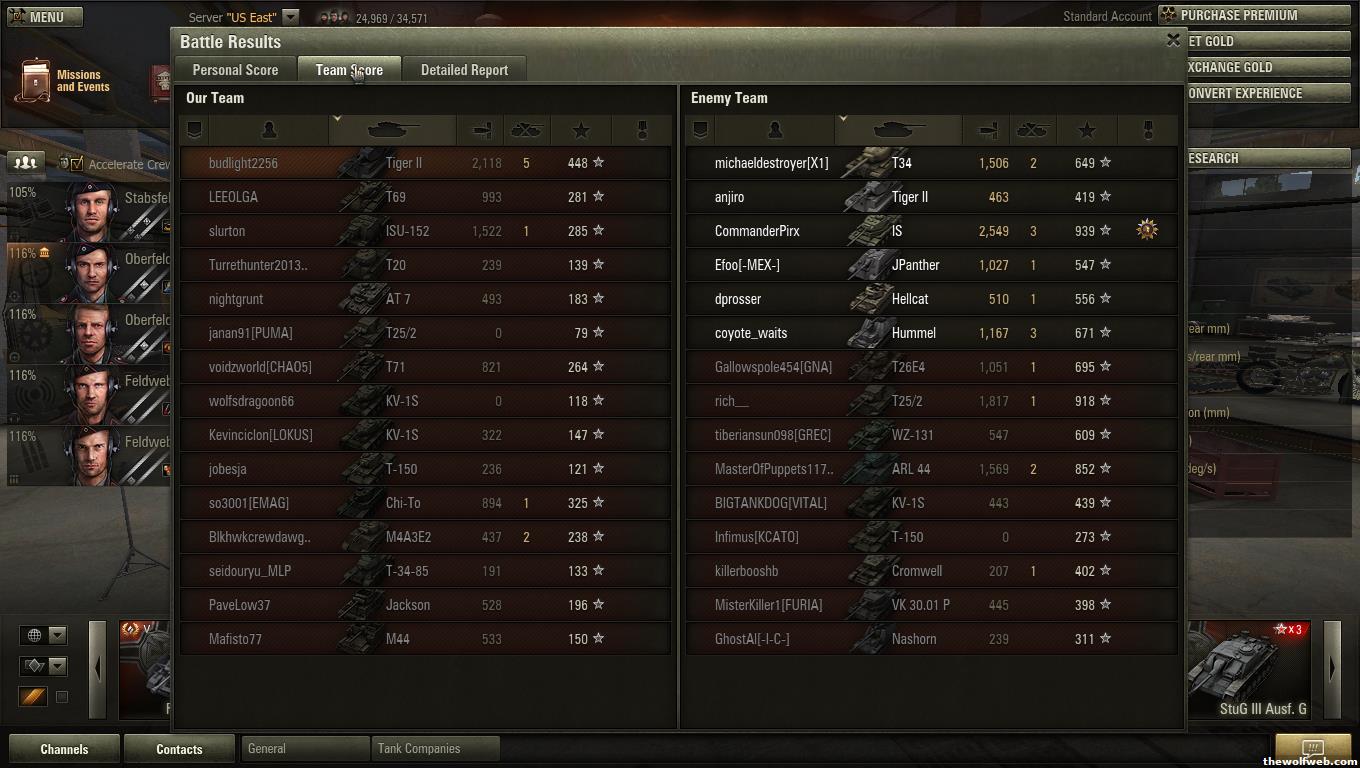Screen dimensions: 1360x768
Task: Select the Team Score tab
Action: point(349,70)
